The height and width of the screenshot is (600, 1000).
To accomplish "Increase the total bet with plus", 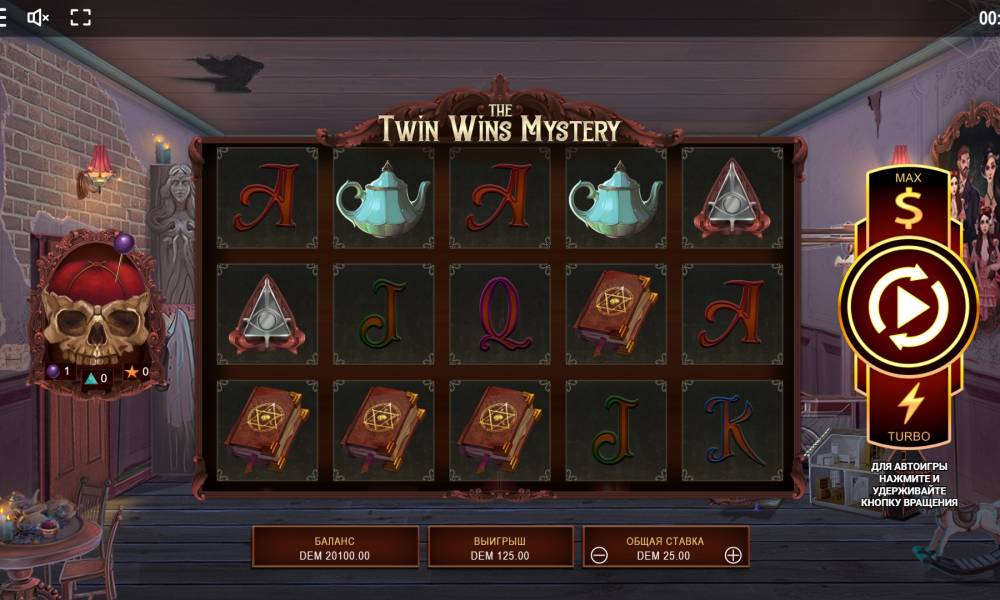I will (733, 555).
